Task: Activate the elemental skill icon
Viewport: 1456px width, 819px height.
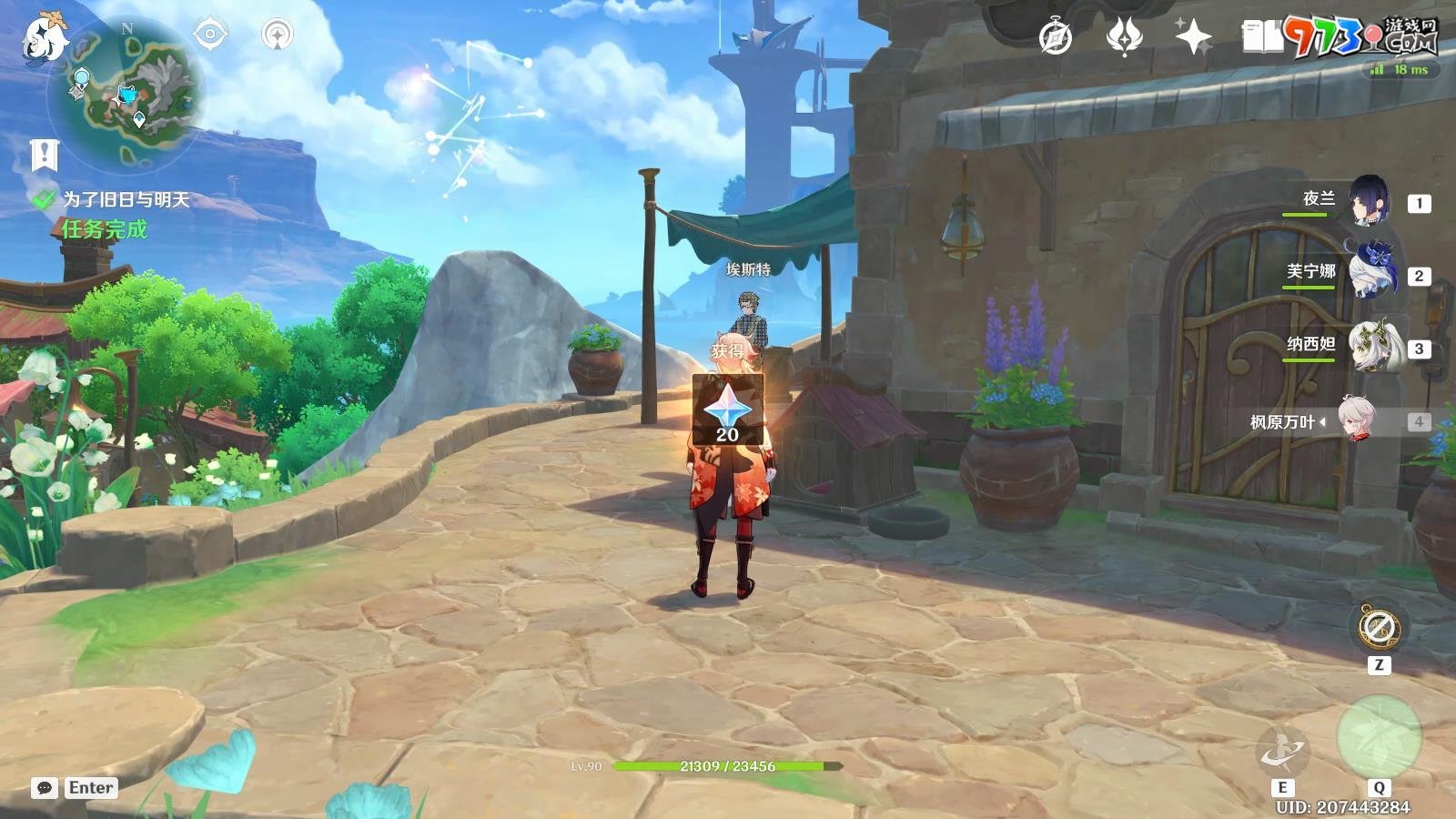Action: tap(1282, 752)
